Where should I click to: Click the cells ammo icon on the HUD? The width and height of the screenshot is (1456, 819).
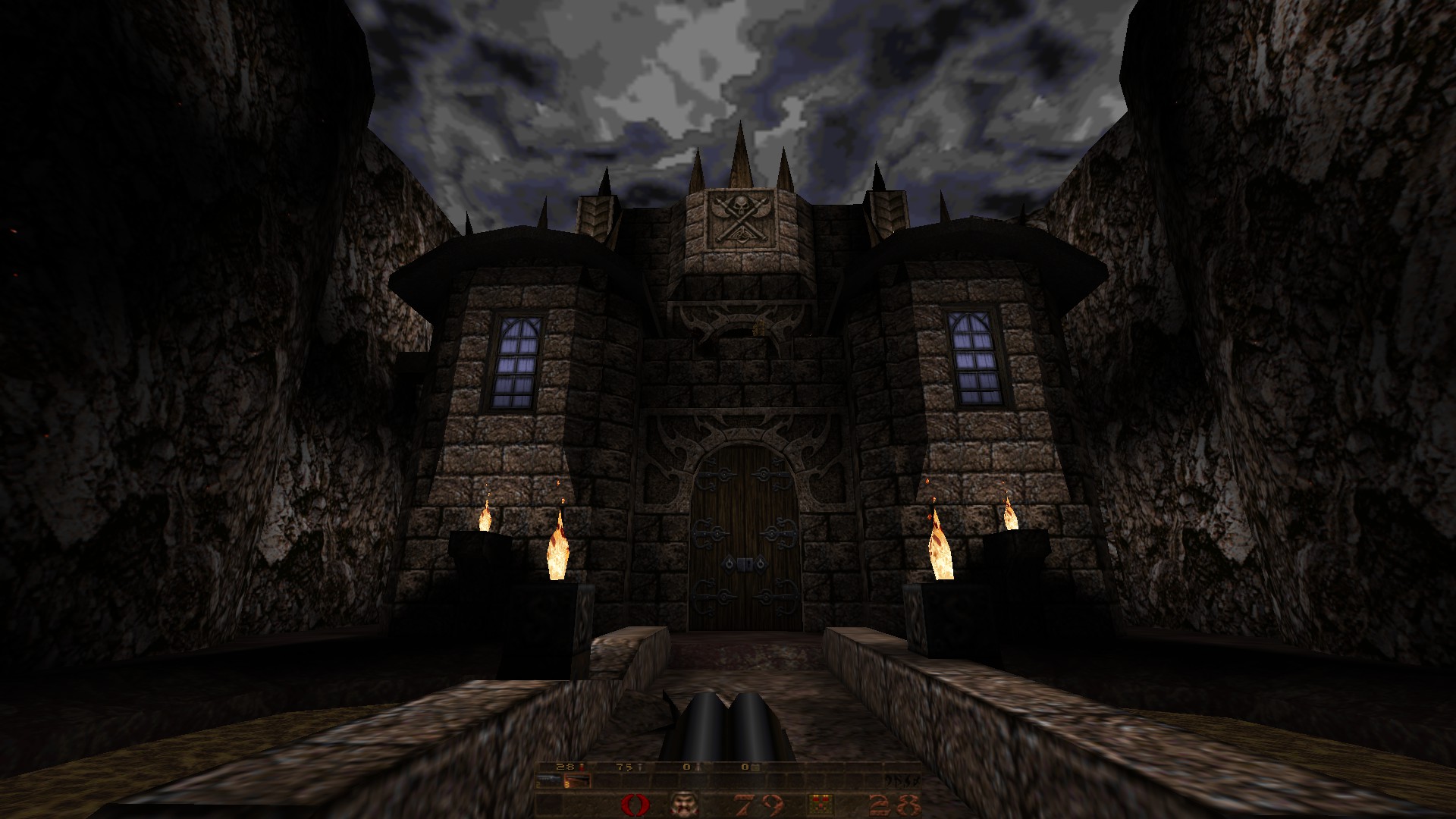tap(755, 767)
